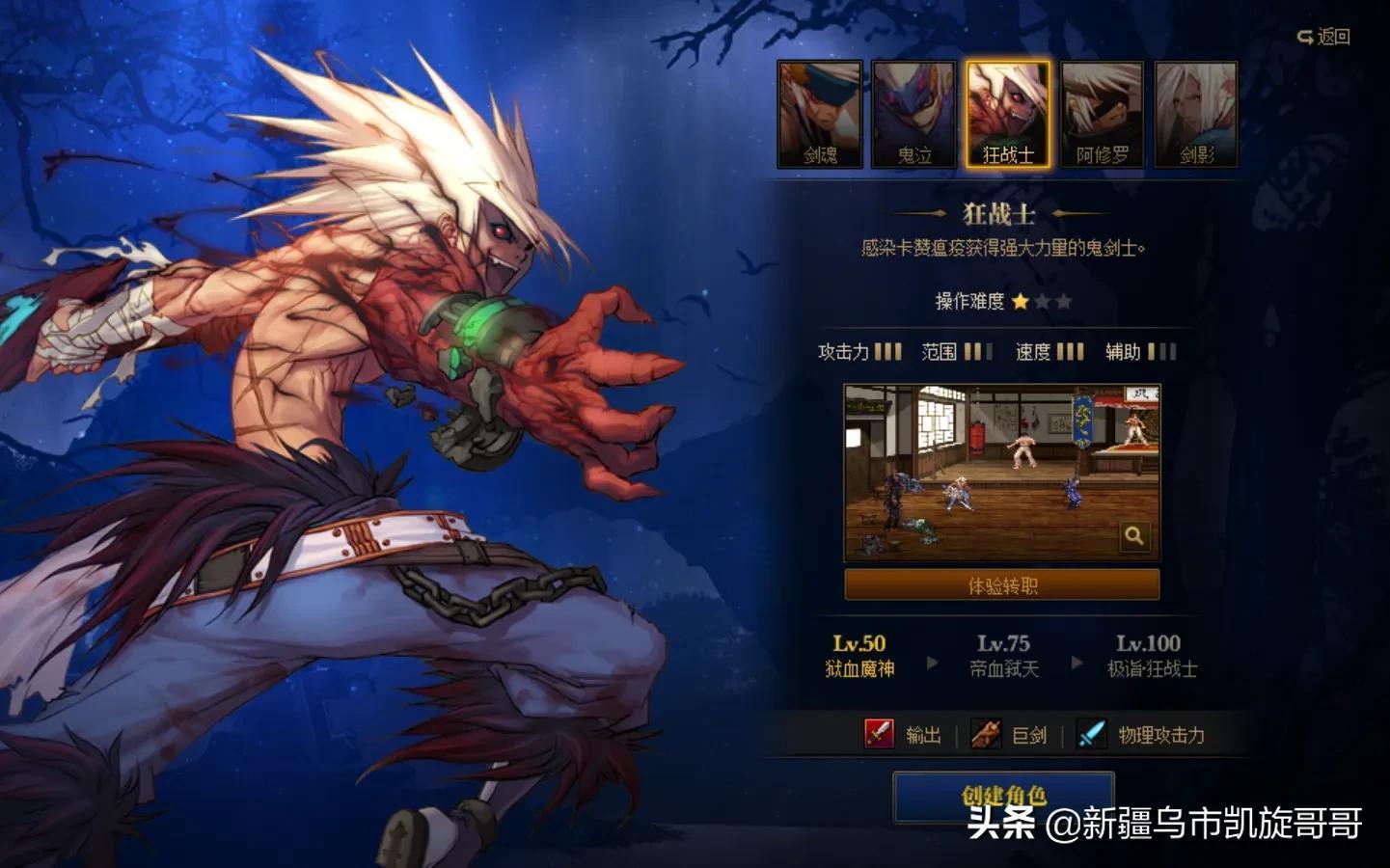This screenshot has height=868, width=1390.
Task: Click the 返回 back button
Action: pos(1324,37)
